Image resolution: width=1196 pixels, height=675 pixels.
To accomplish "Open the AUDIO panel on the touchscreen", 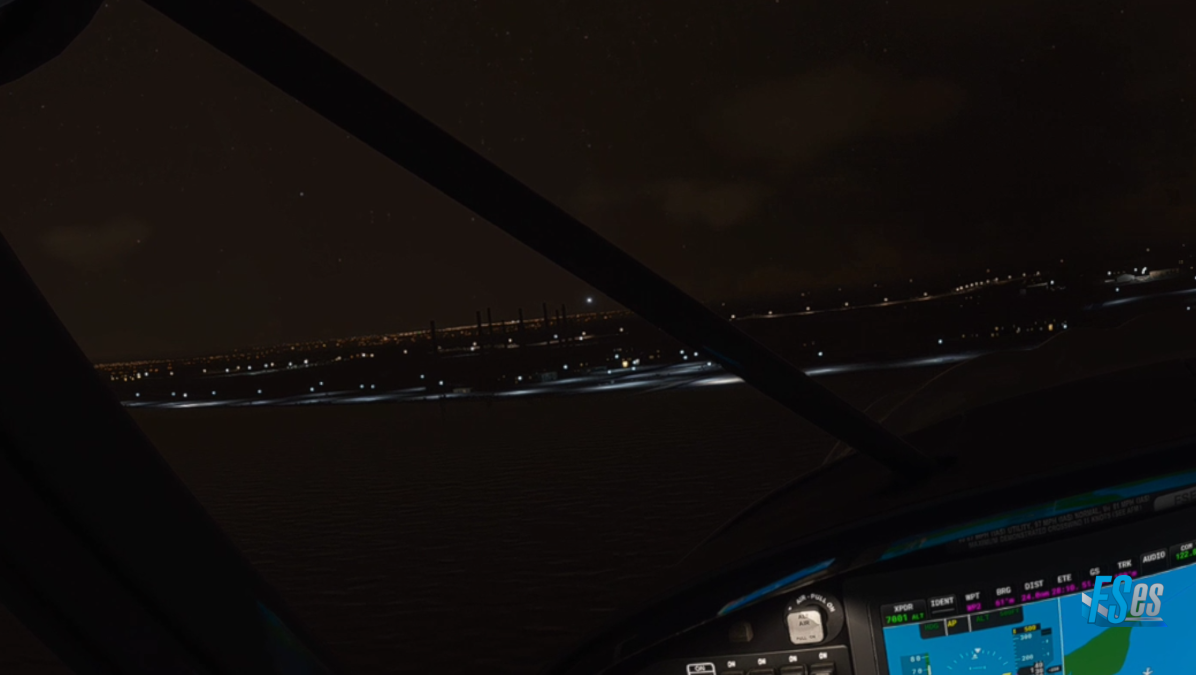I will (x=1153, y=556).
